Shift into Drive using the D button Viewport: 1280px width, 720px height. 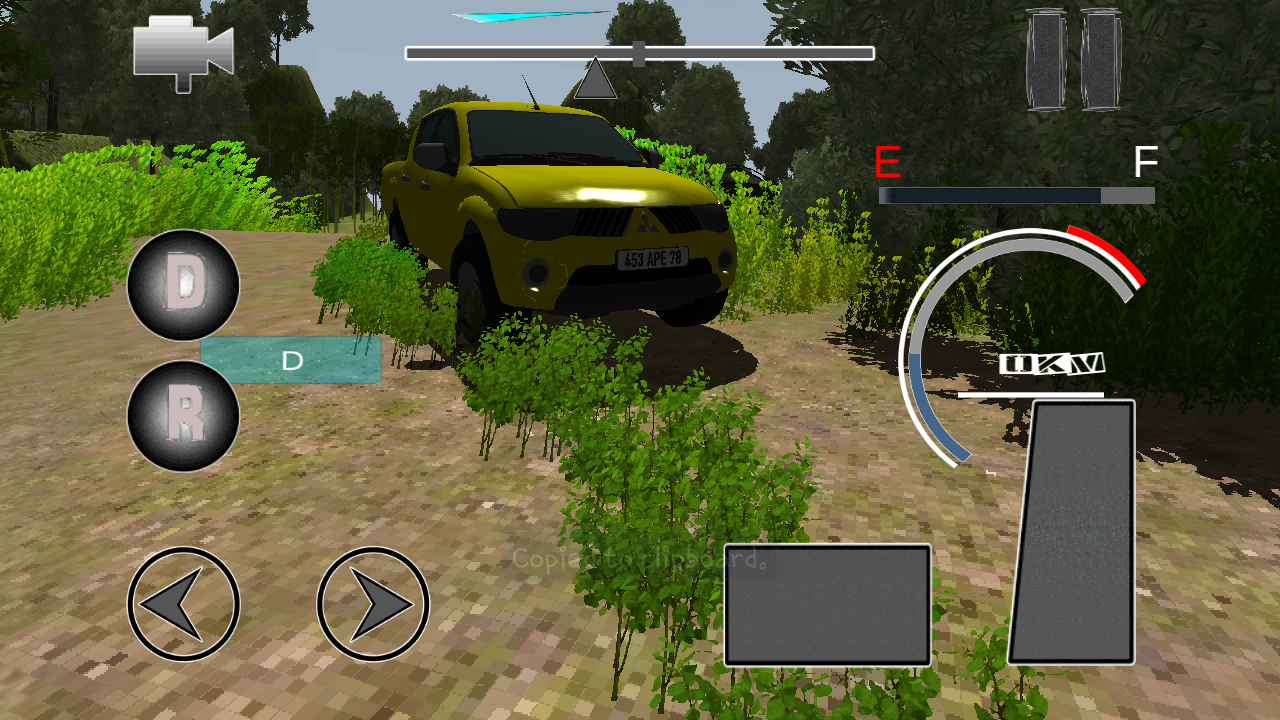pos(183,285)
